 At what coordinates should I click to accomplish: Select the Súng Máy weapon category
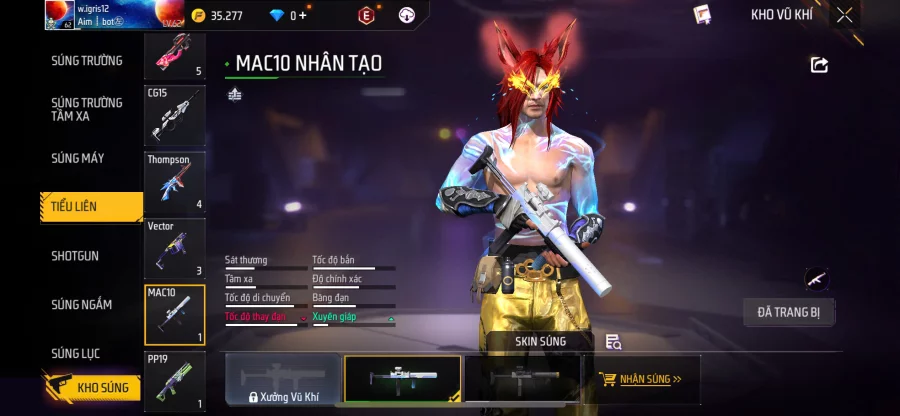[78, 158]
